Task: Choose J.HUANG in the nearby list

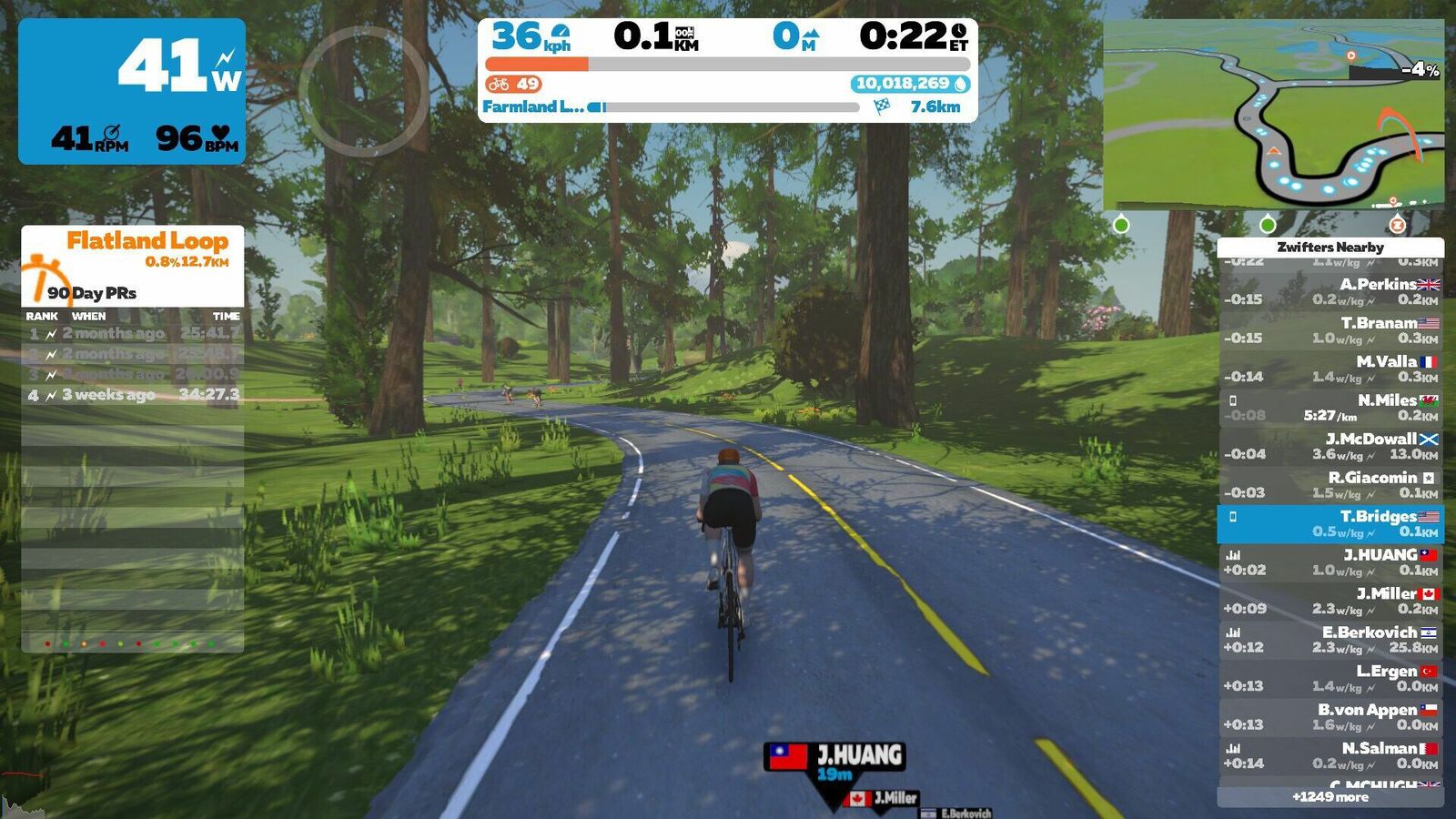Action: coord(1330,562)
